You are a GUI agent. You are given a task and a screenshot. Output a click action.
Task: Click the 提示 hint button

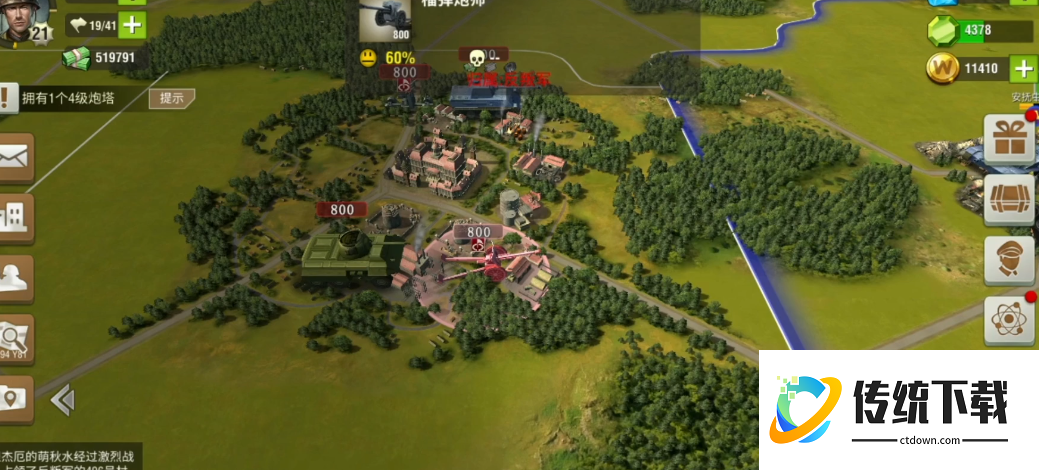pyautogui.click(x=171, y=98)
